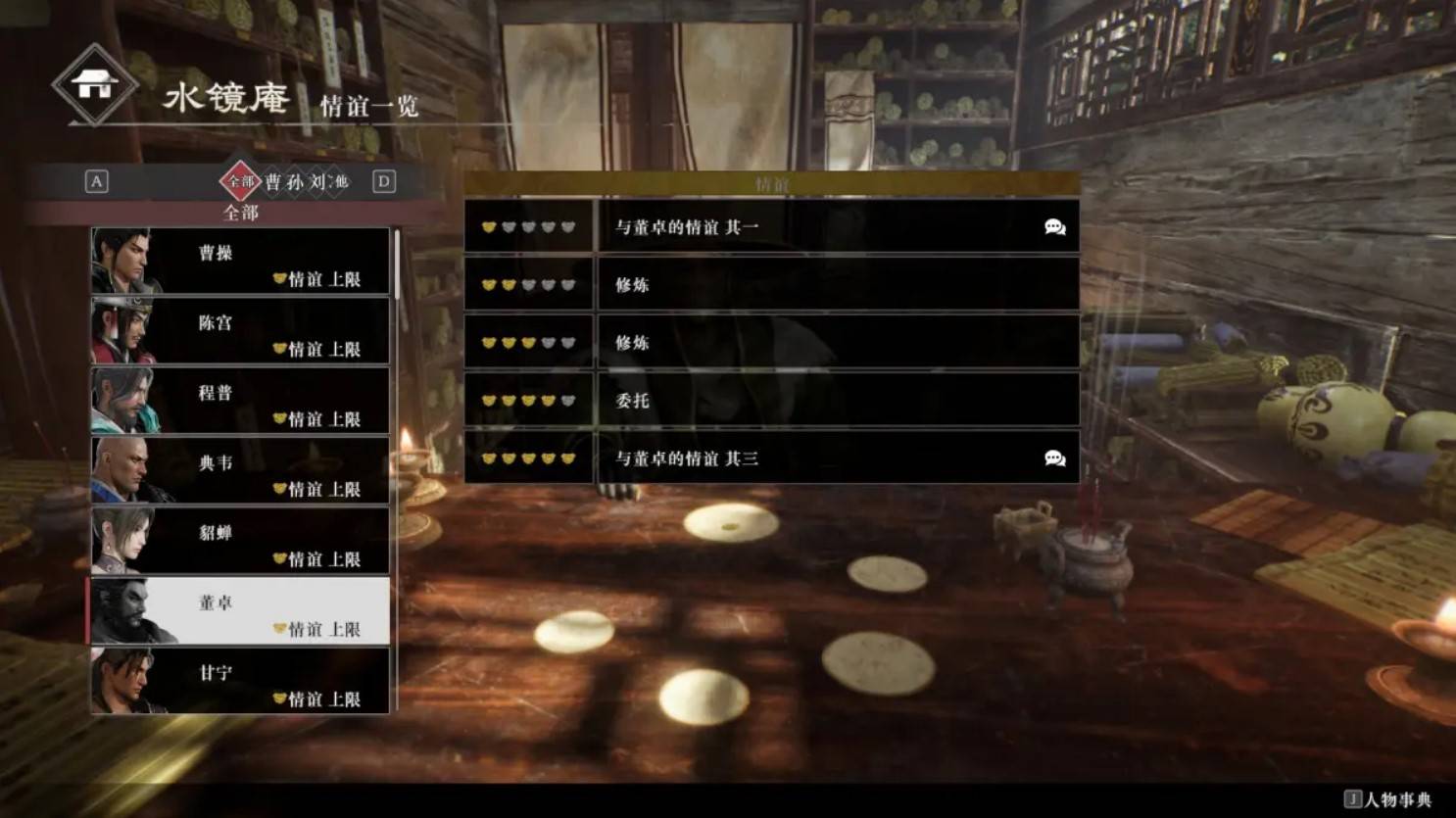Click the home icon beside 水镜庵 title
The image size is (1456, 818).
(x=94, y=86)
